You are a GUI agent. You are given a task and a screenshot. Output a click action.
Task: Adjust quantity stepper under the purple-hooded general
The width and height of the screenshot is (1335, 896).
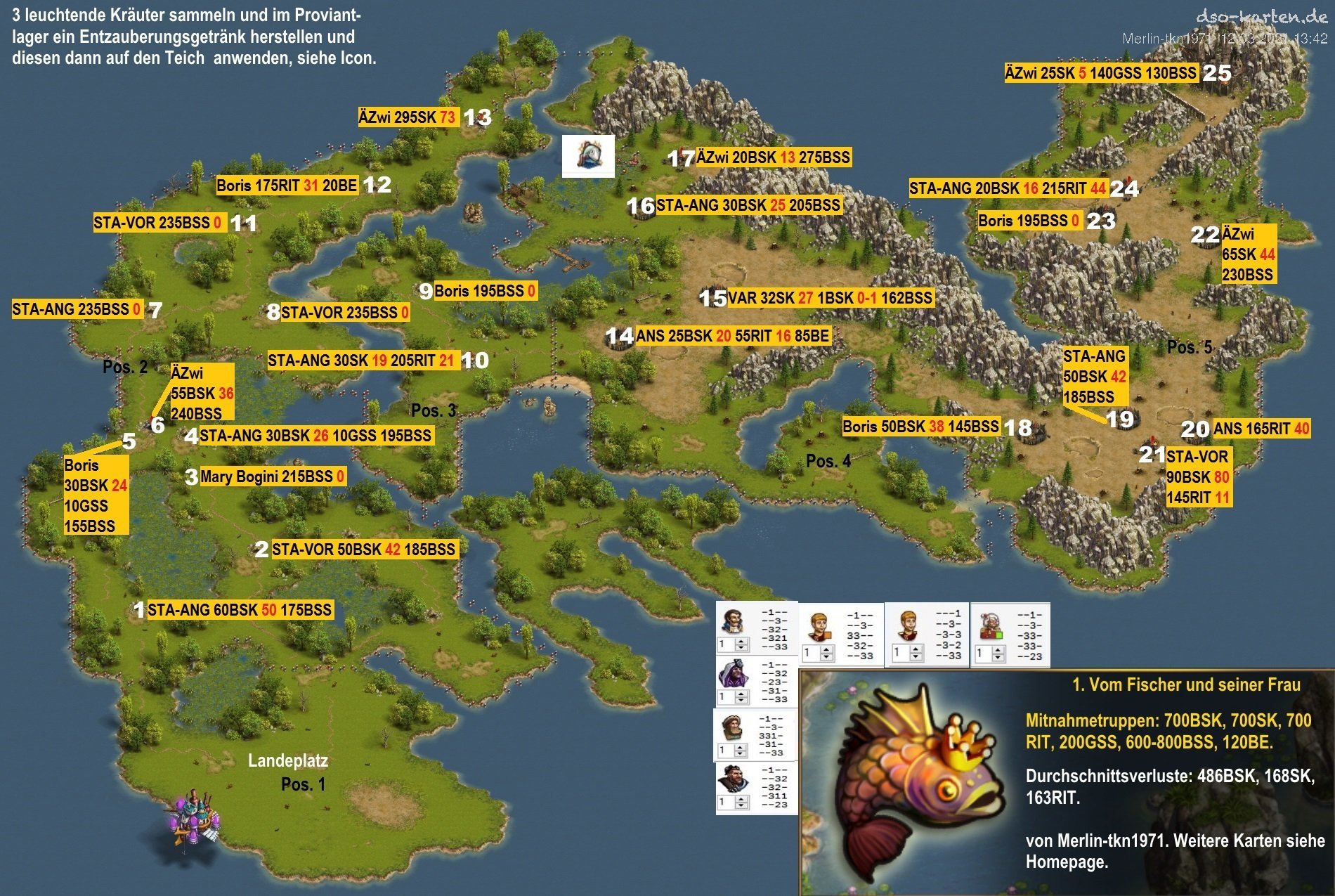click(741, 697)
